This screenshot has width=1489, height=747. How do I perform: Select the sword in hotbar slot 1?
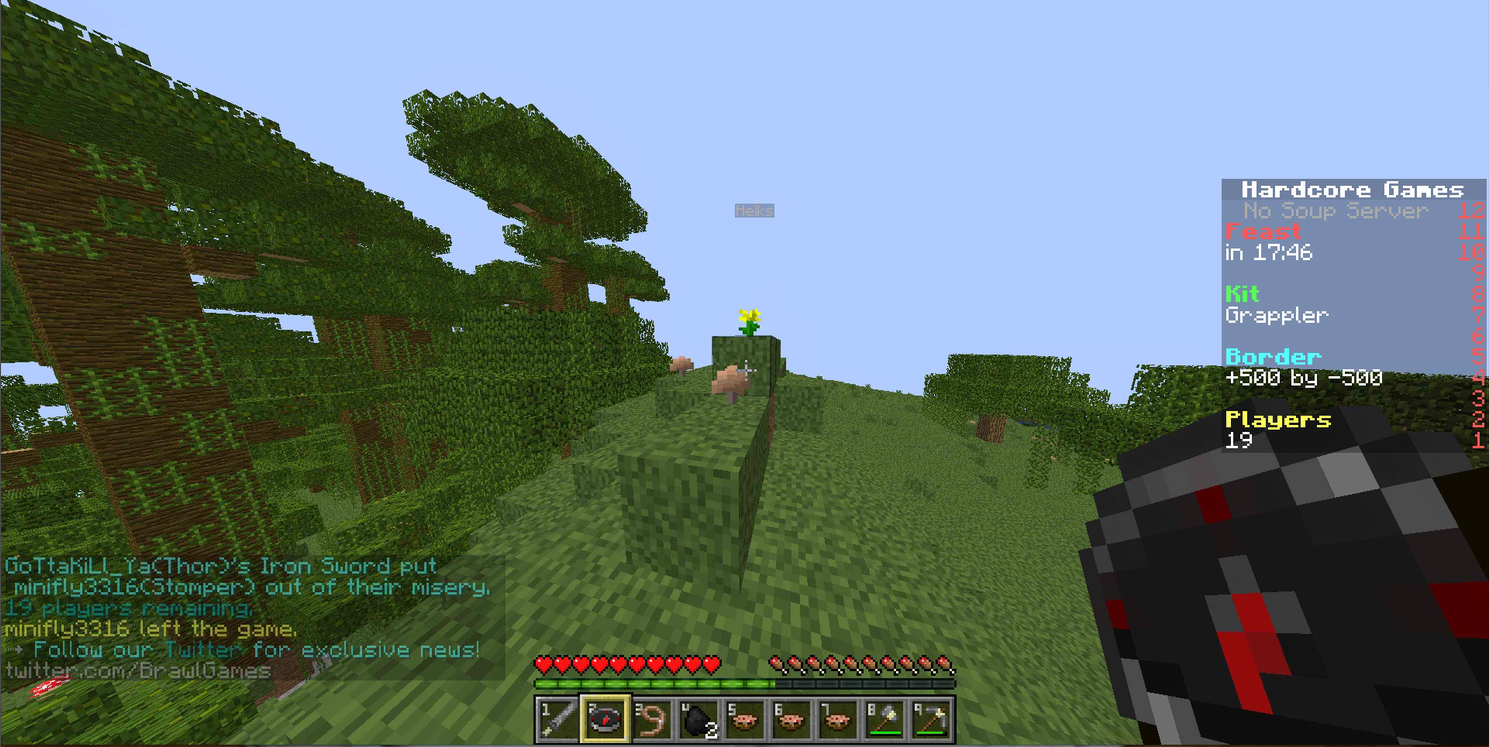coord(558,718)
